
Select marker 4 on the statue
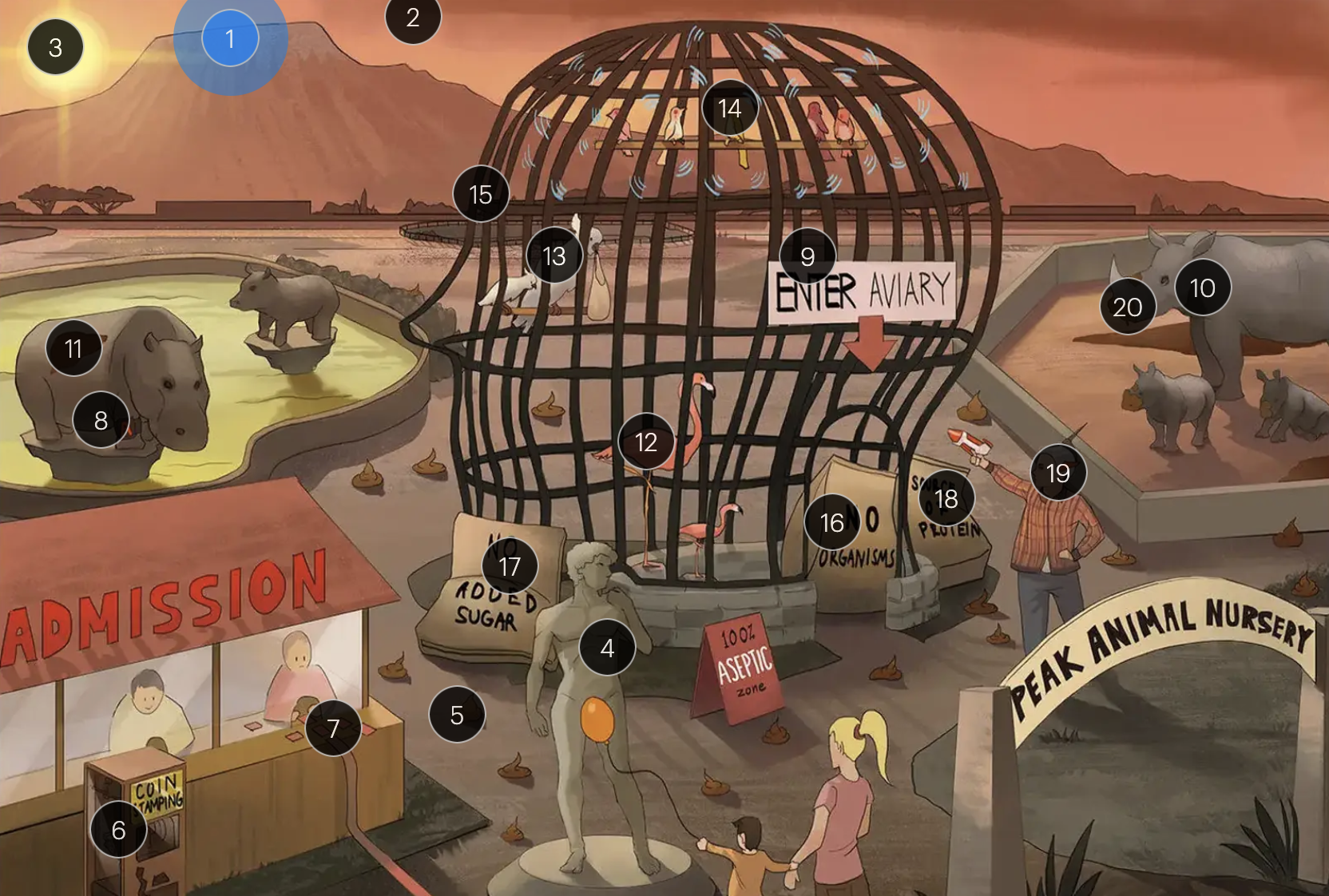coord(607,648)
